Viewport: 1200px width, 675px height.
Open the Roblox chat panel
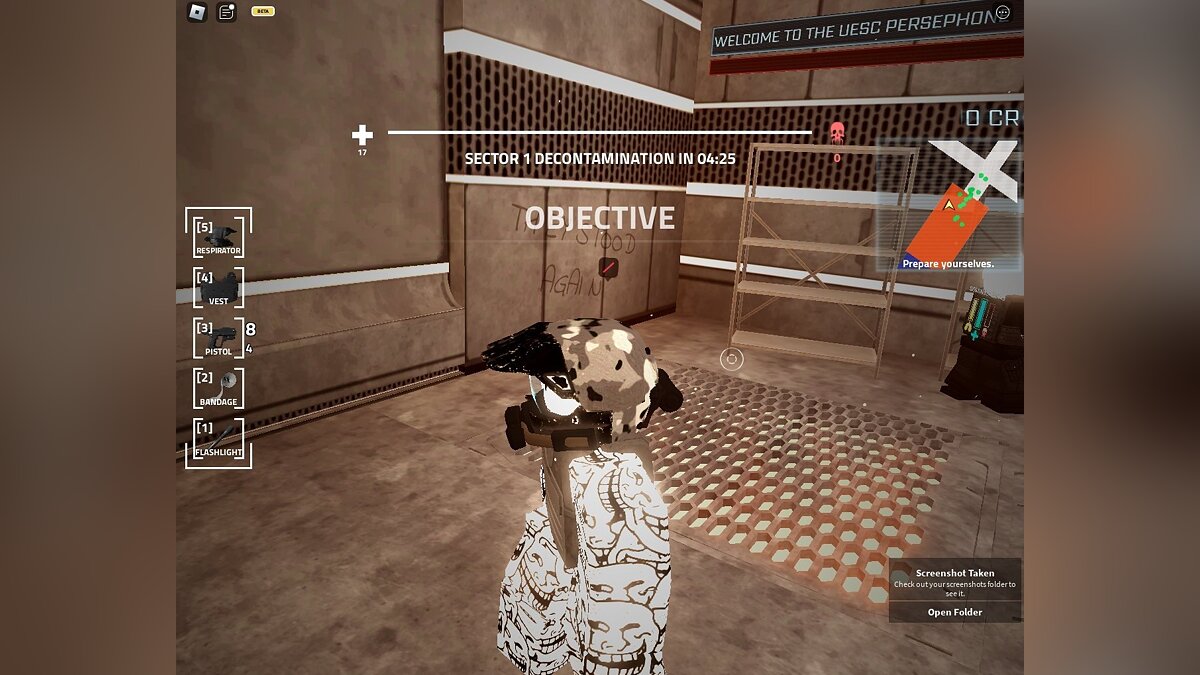(x=226, y=12)
